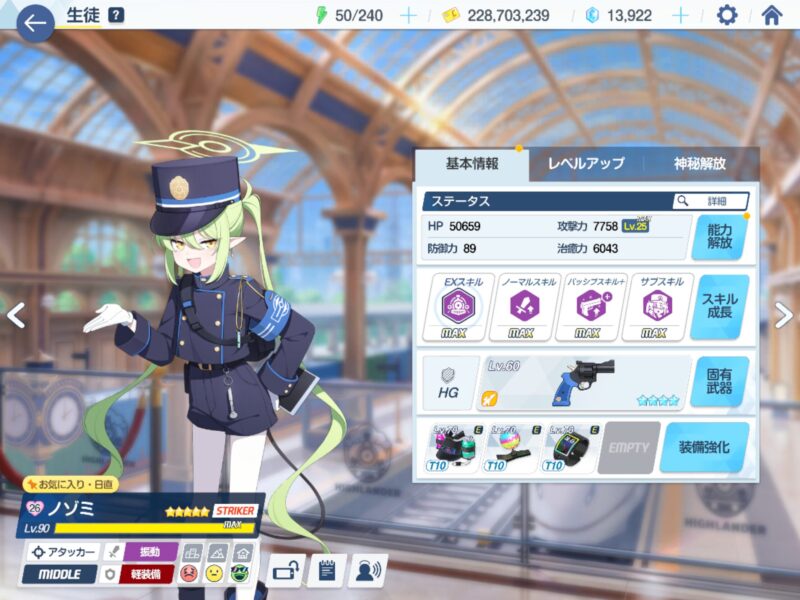Open the スキル成長 menu
The image size is (800, 600).
719,307
